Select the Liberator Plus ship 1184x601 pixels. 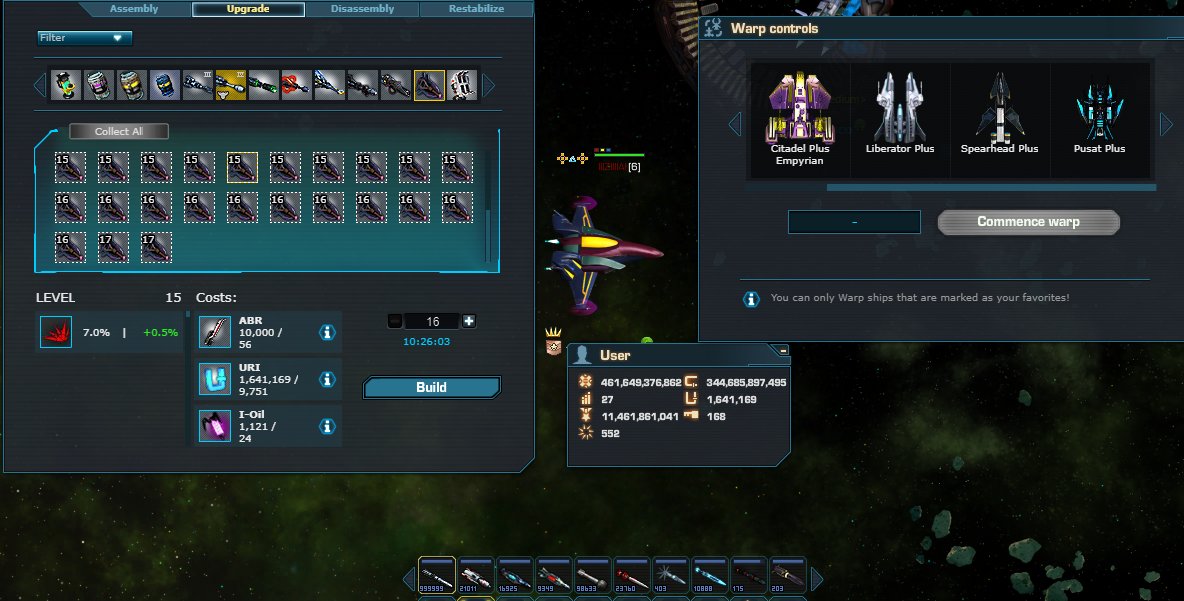click(900, 115)
